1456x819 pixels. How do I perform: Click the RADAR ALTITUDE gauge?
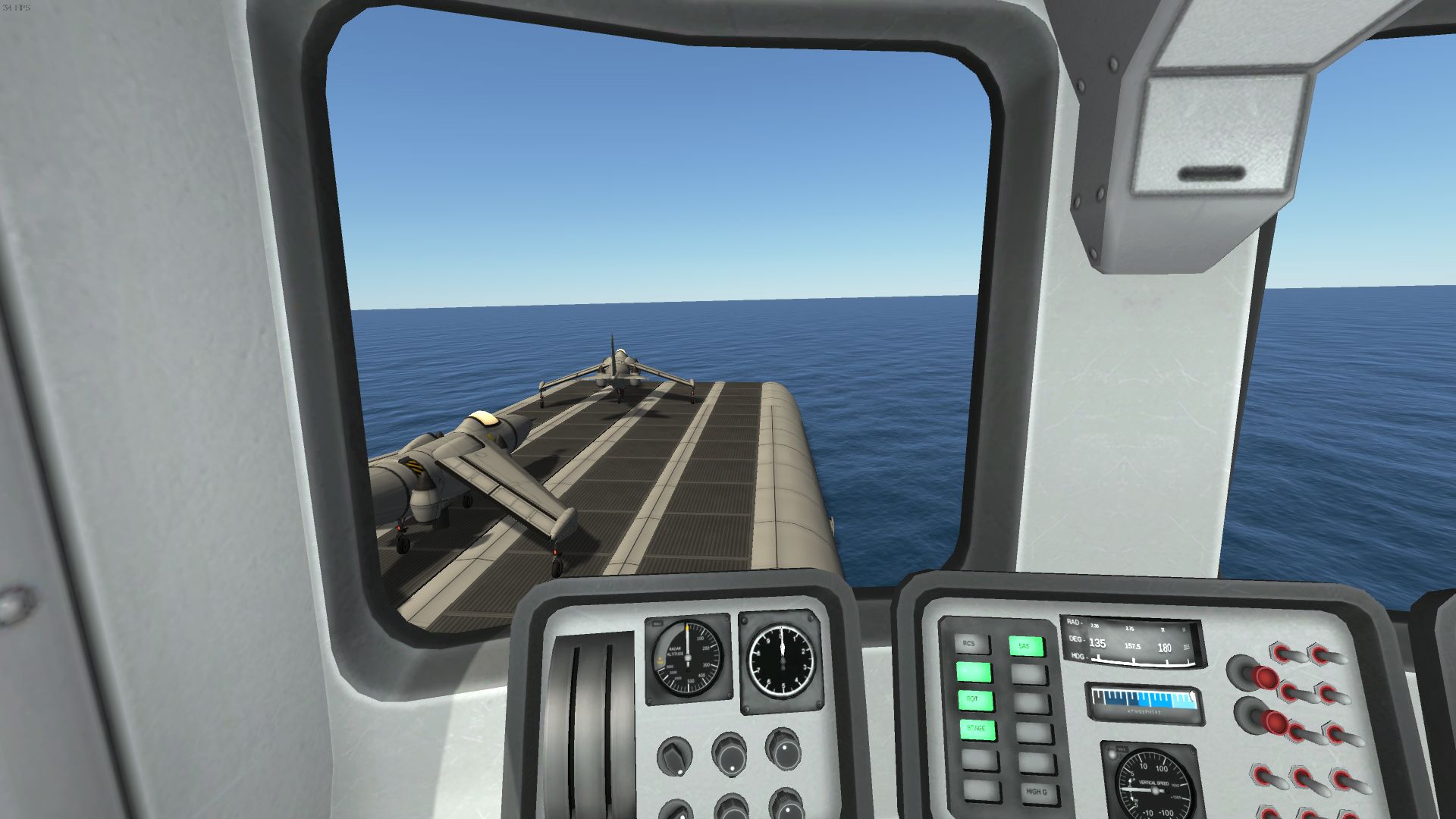point(686,657)
